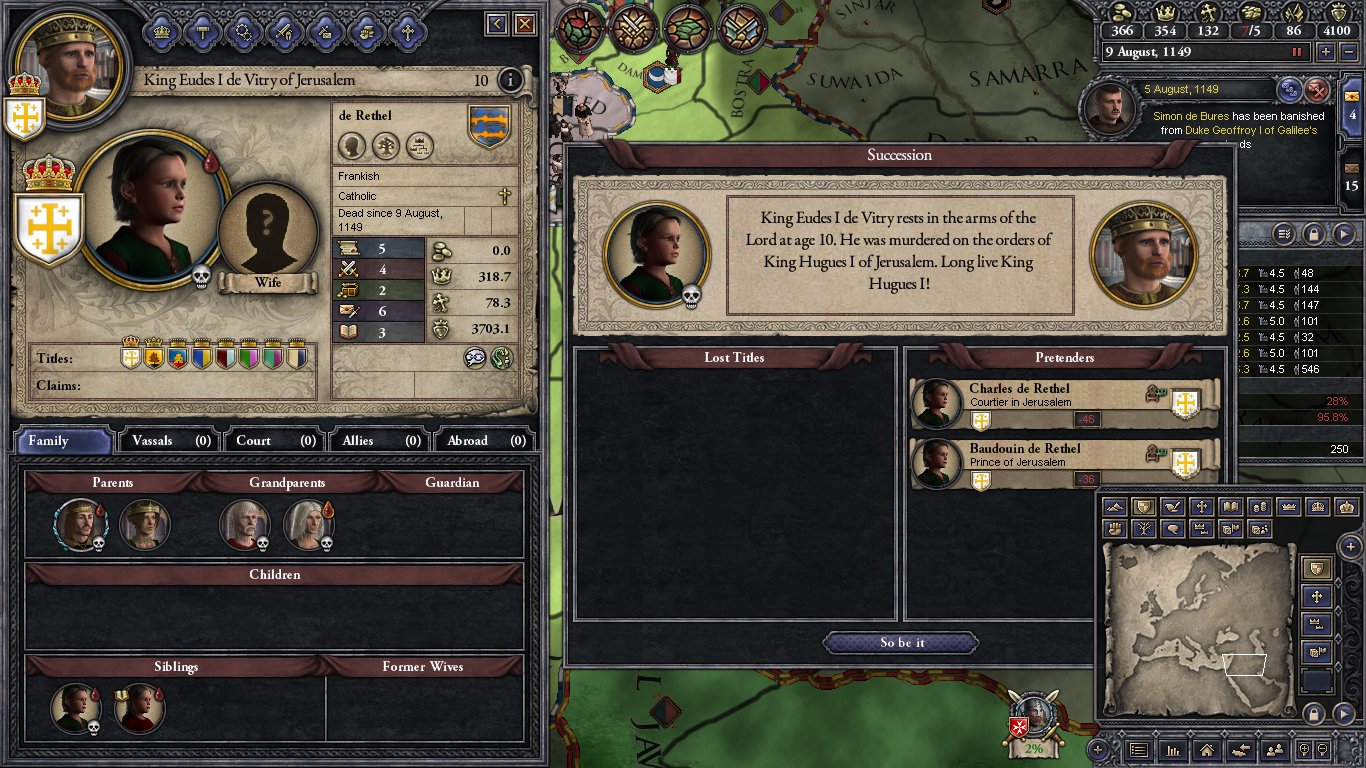Click King Hugues I portrait in succession window
The width and height of the screenshot is (1366, 768).
click(x=1142, y=256)
